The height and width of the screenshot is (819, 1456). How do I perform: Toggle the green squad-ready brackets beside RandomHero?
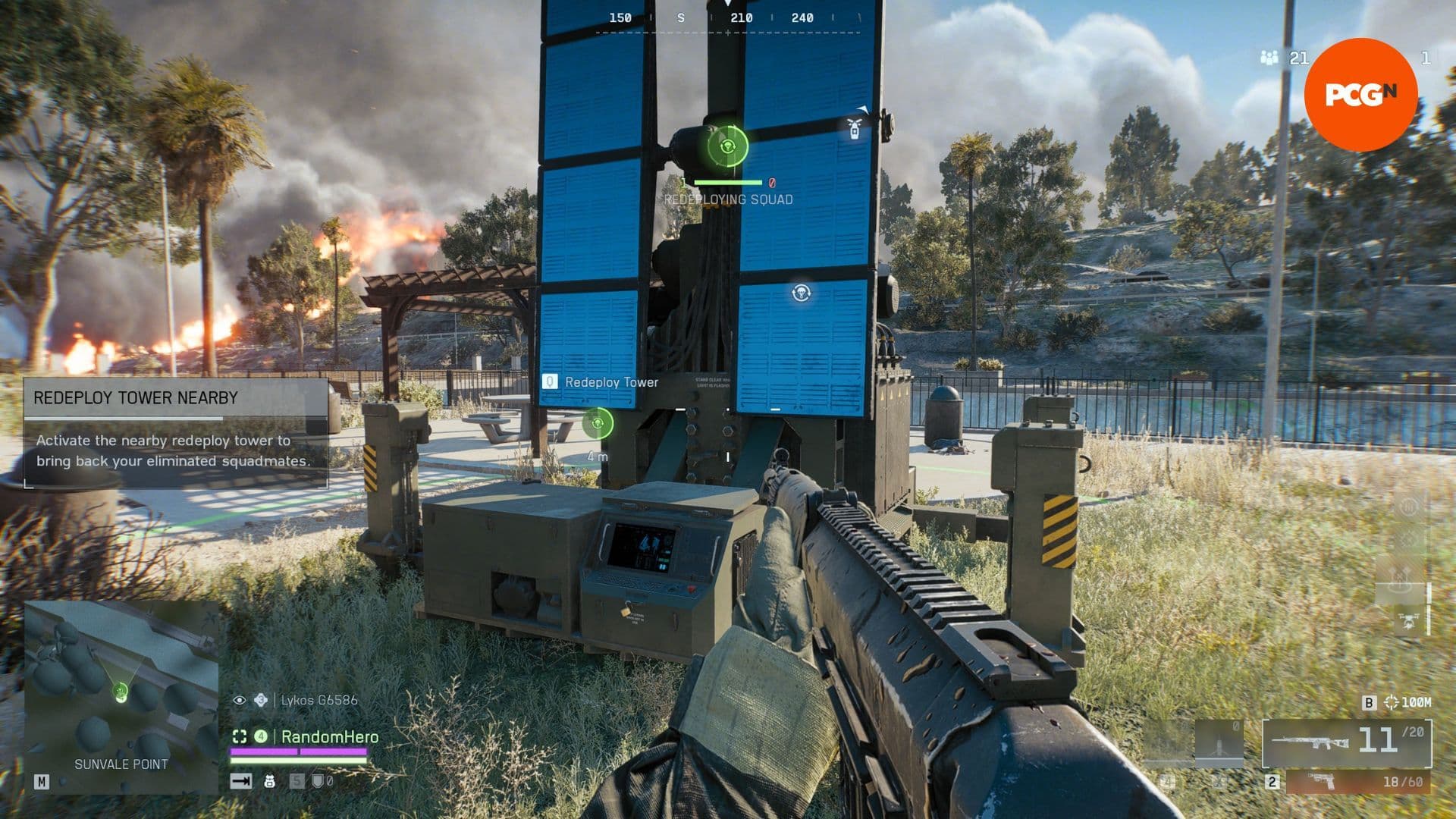[240, 736]
